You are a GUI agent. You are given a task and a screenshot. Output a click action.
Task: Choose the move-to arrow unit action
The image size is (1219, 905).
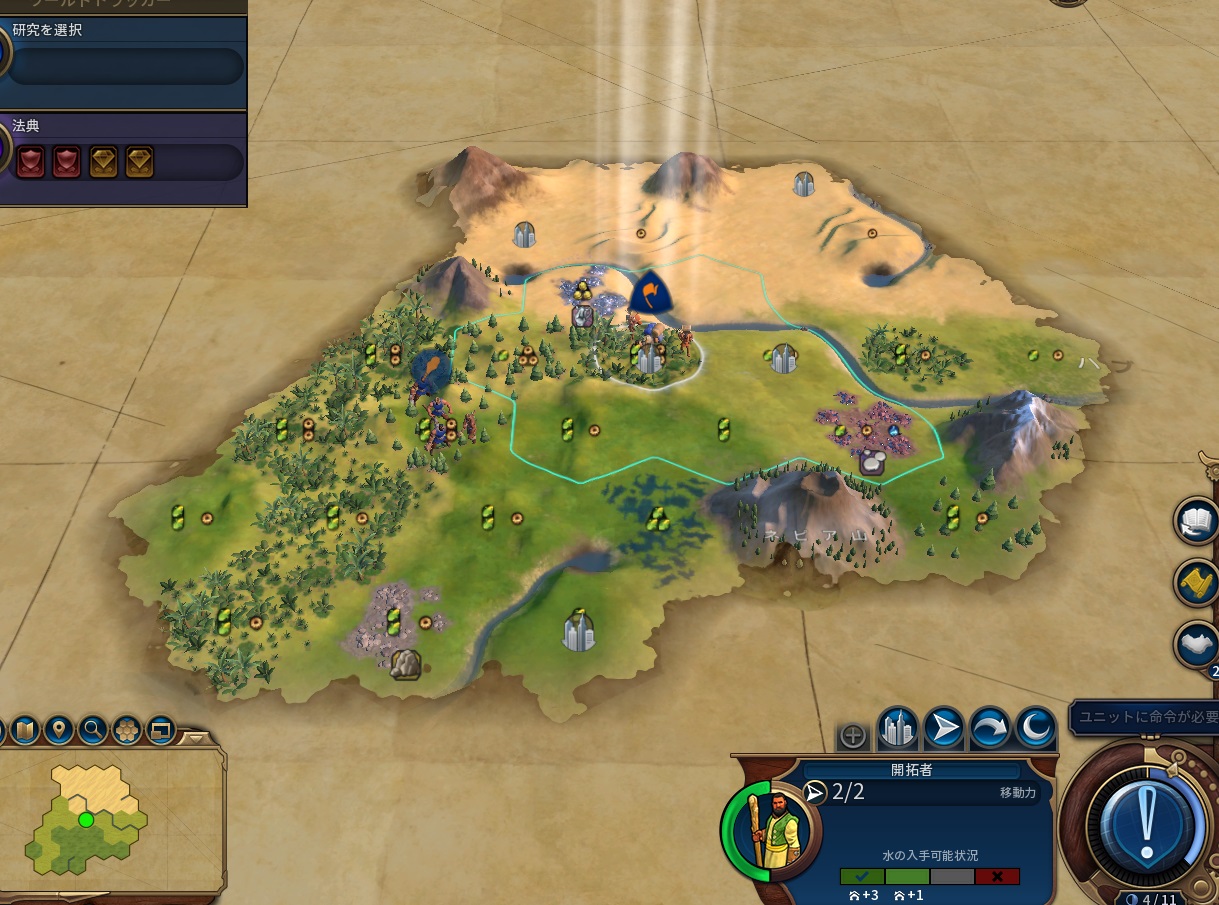coord(943,731)
